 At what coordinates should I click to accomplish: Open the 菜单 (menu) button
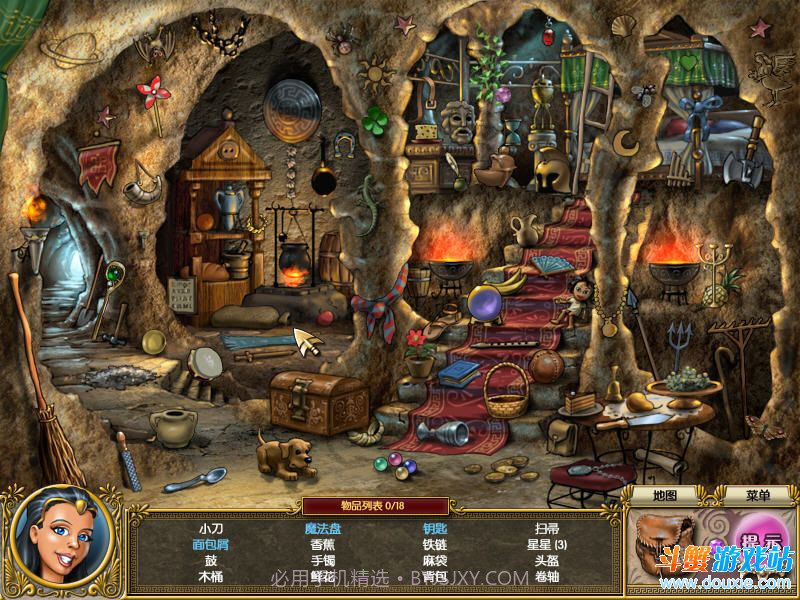point(758,495)
